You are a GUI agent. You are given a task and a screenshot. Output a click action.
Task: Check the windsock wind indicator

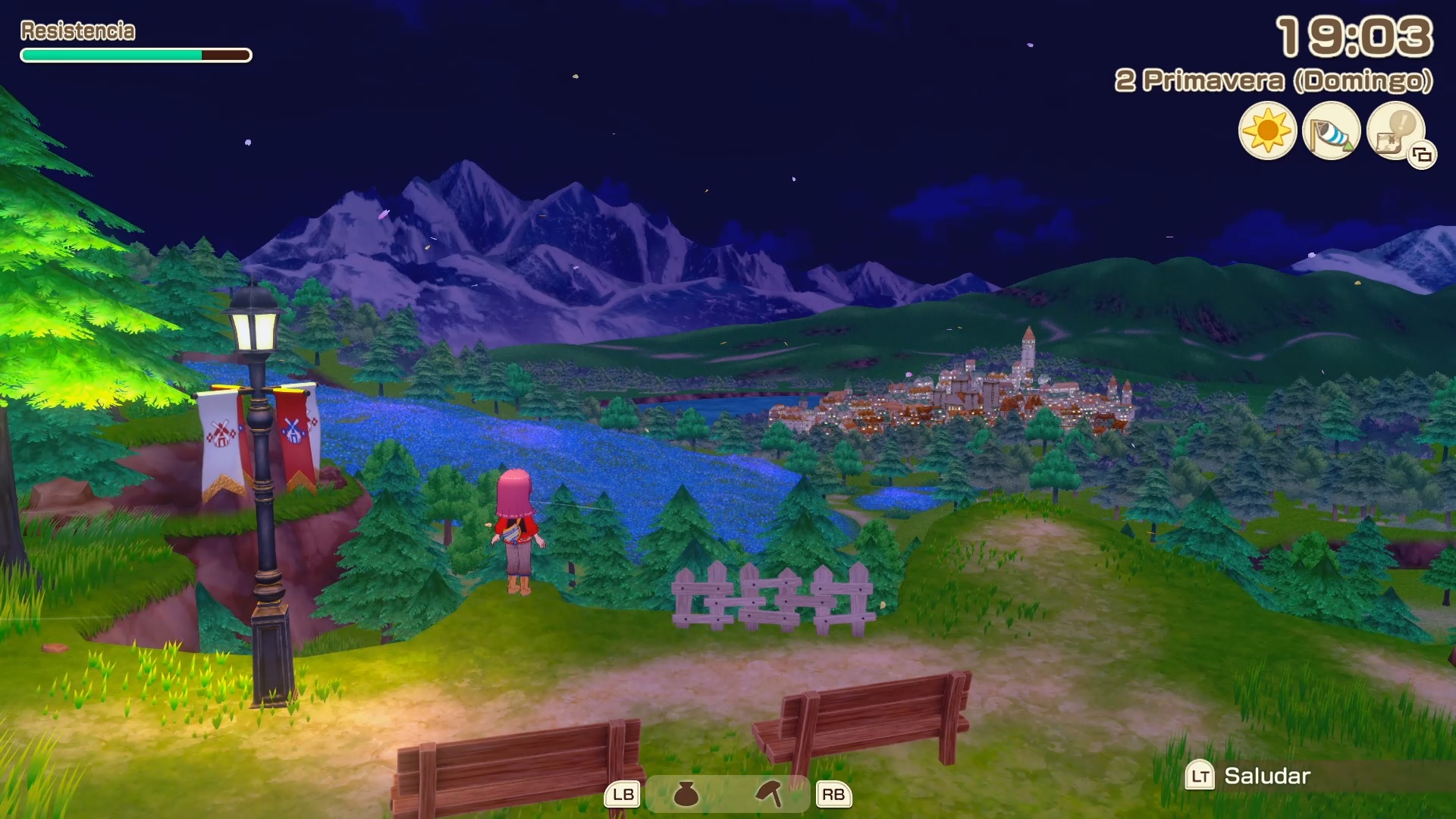(1331, 132)
